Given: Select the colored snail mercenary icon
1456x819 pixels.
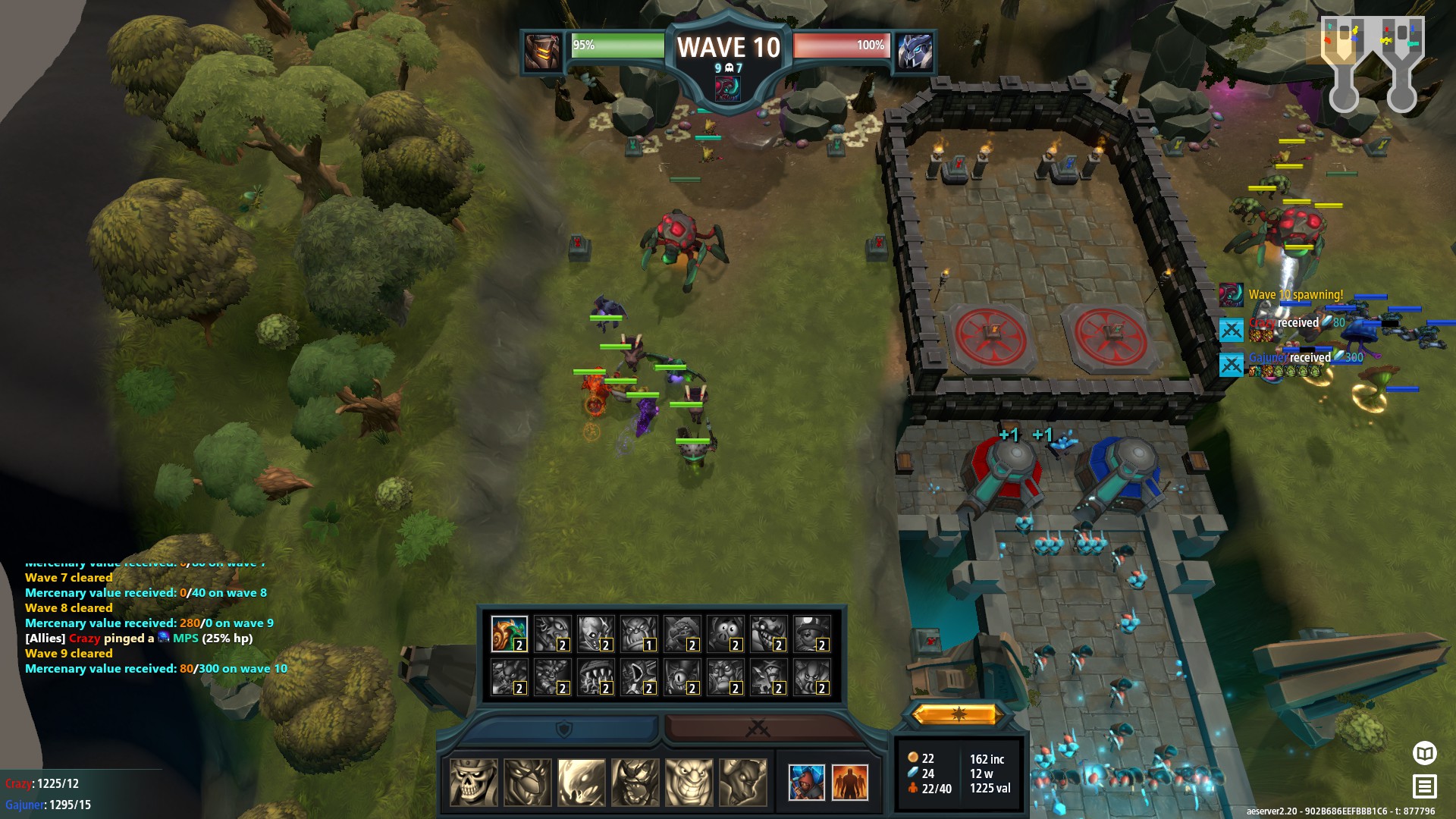Looking at the screenshot, I should (509, 634).
